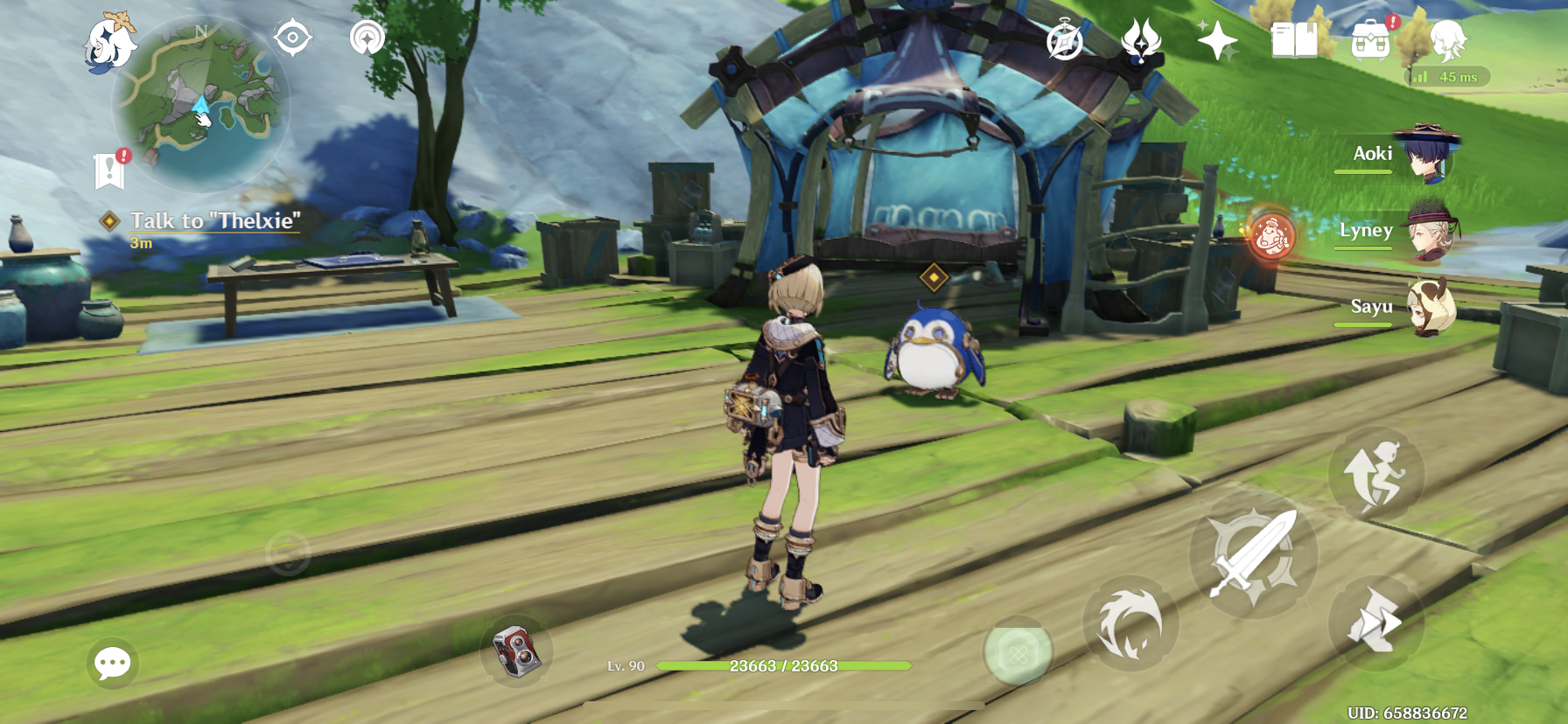The height and width of the screenshot is (724, 1568).
Task: Switch to party member Lyney
Action: 1428,231
